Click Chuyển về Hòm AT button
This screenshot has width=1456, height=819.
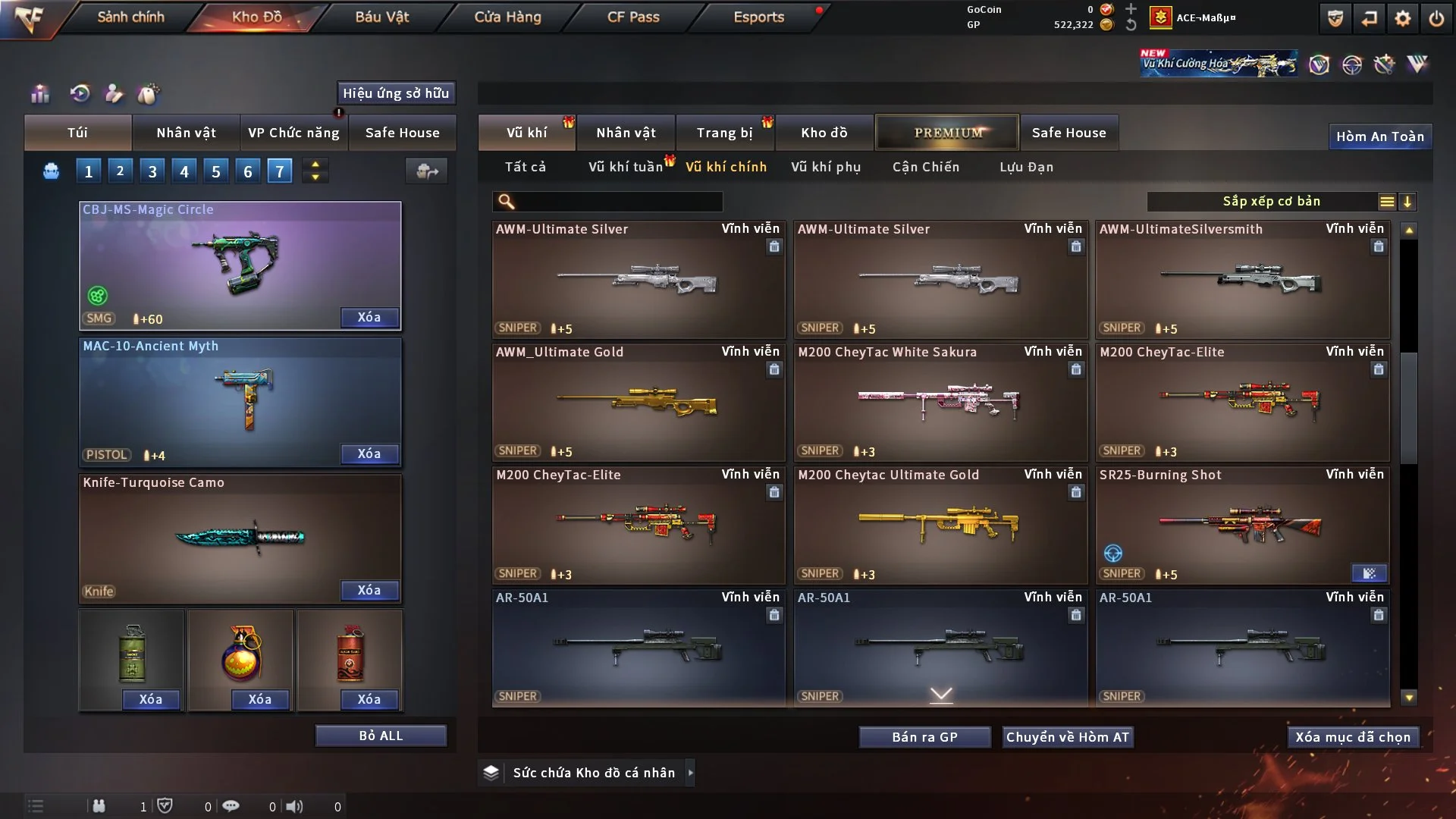coord(1068,737)
